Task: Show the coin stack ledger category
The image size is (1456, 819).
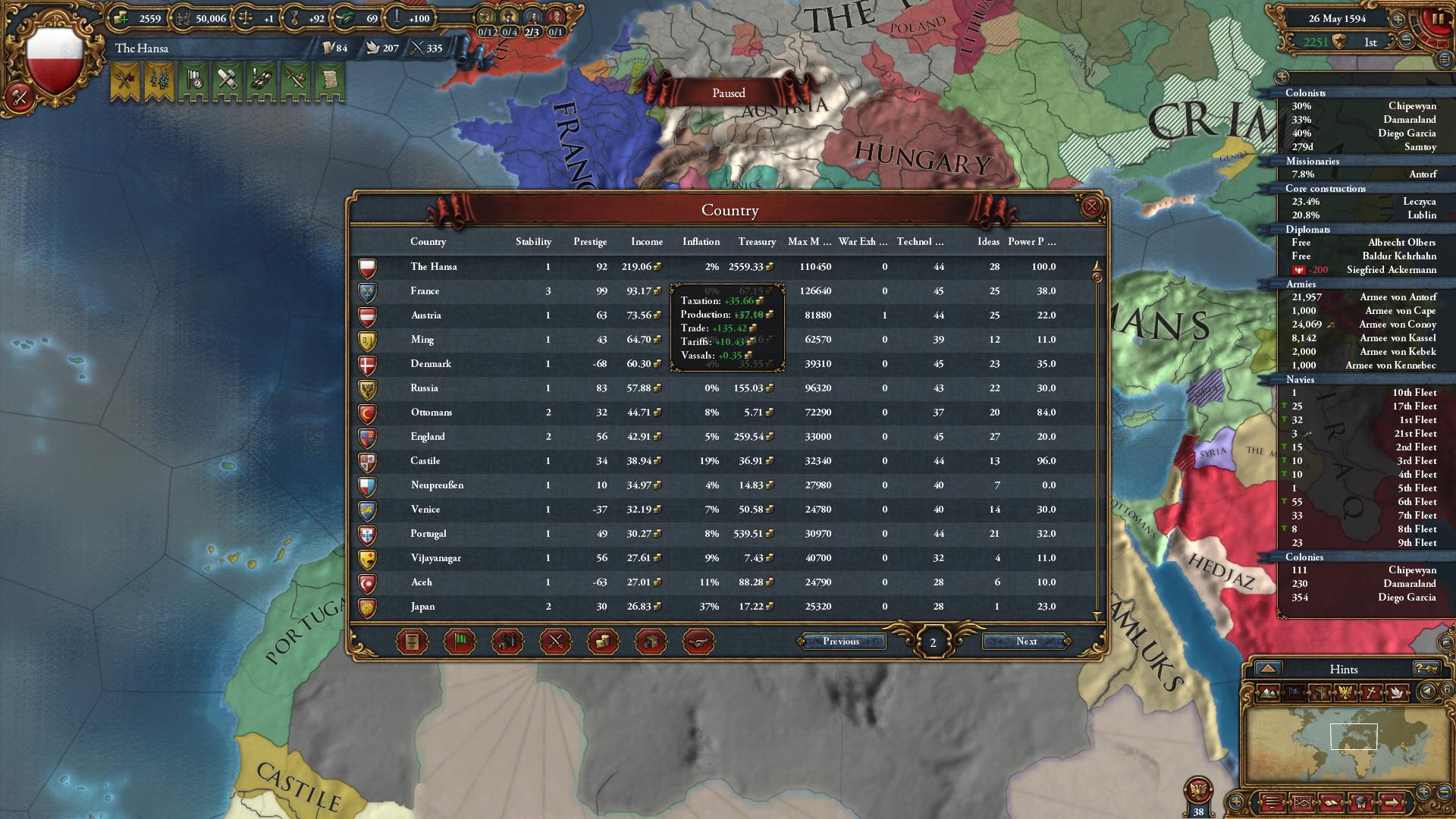Action: tap(603, 642)
